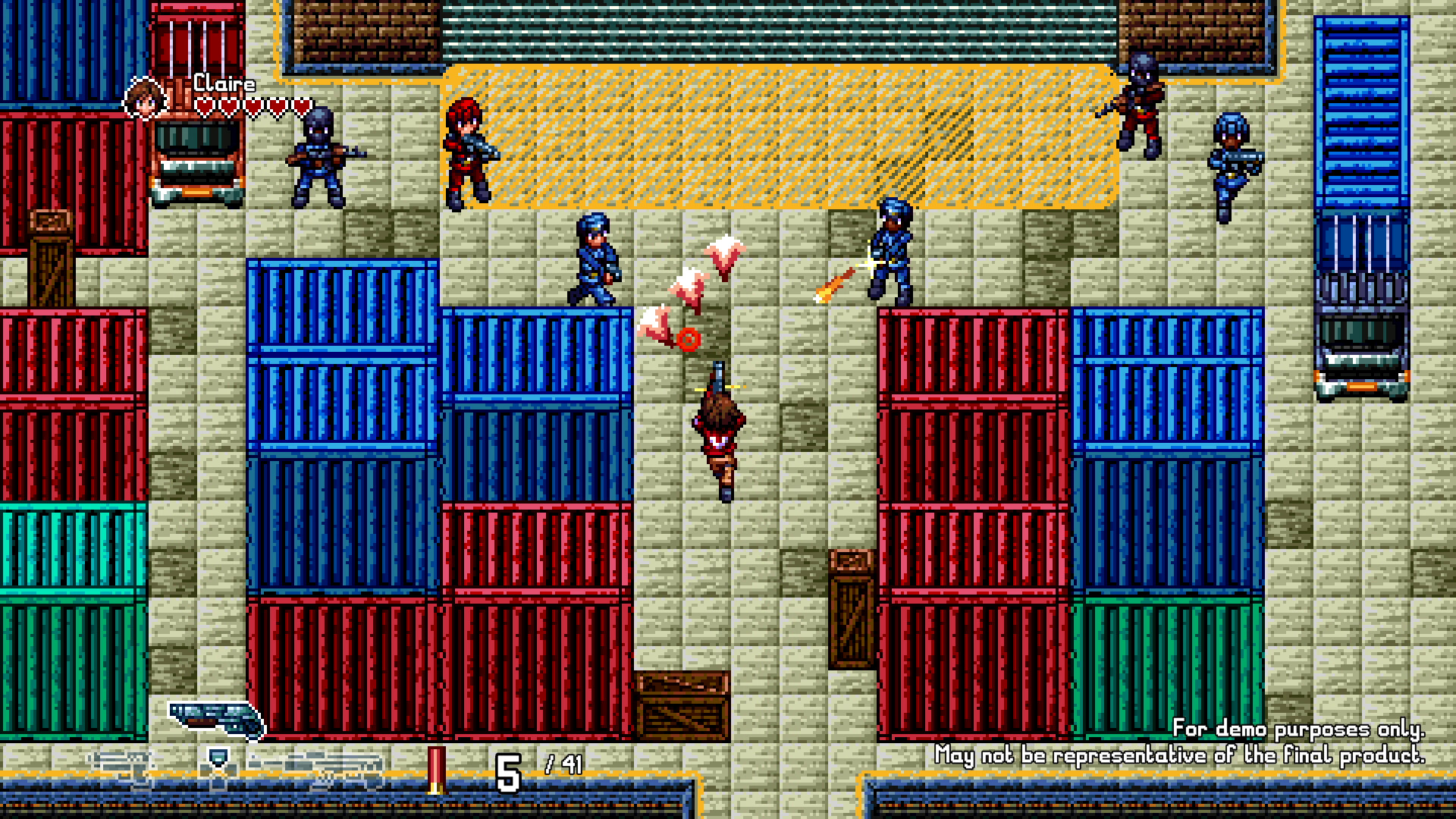This screenshot has width=1456, height=819.
Task: Toggle the middle heart in the health row
Action: click(253, 105)
